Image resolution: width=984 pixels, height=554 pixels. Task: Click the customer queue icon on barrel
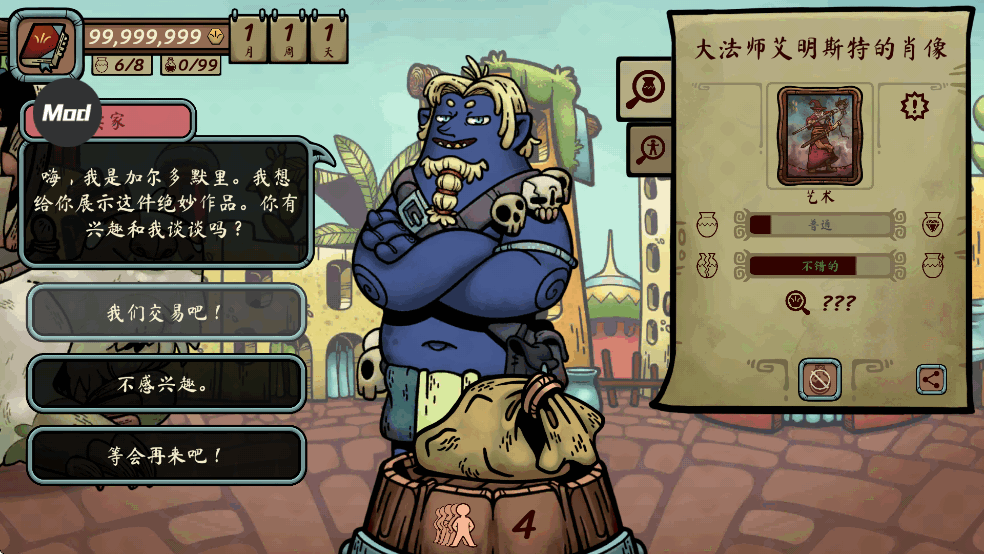point(455,524)
